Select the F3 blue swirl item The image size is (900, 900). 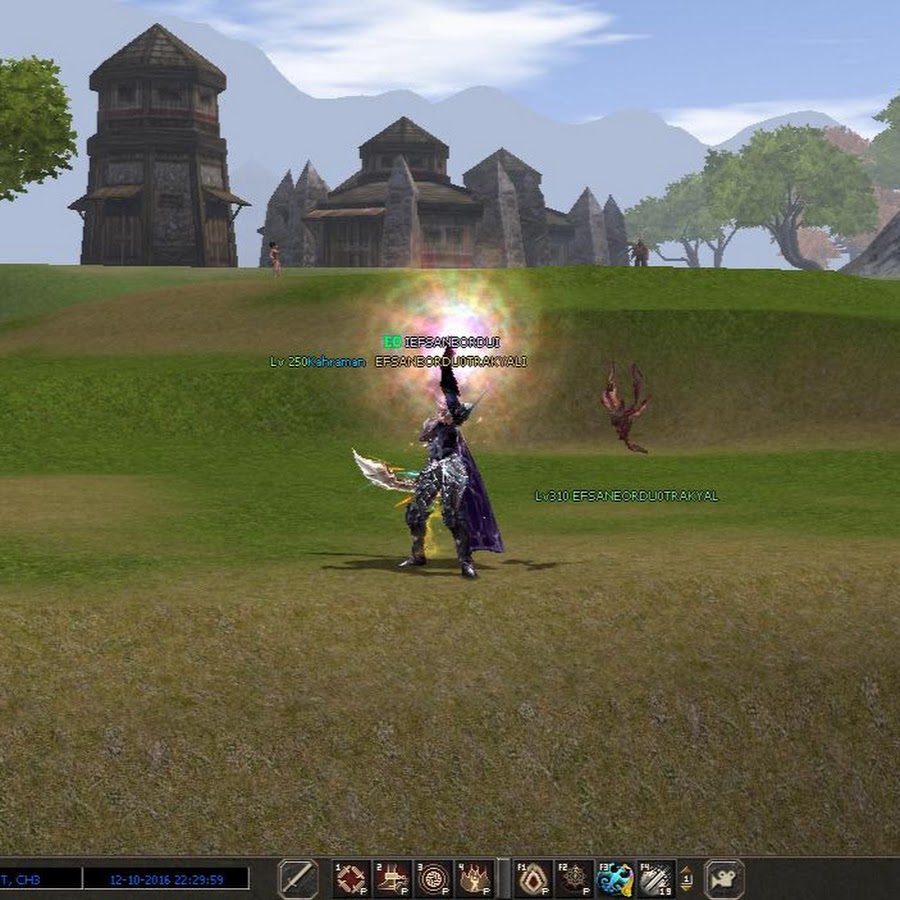(615, 879)
